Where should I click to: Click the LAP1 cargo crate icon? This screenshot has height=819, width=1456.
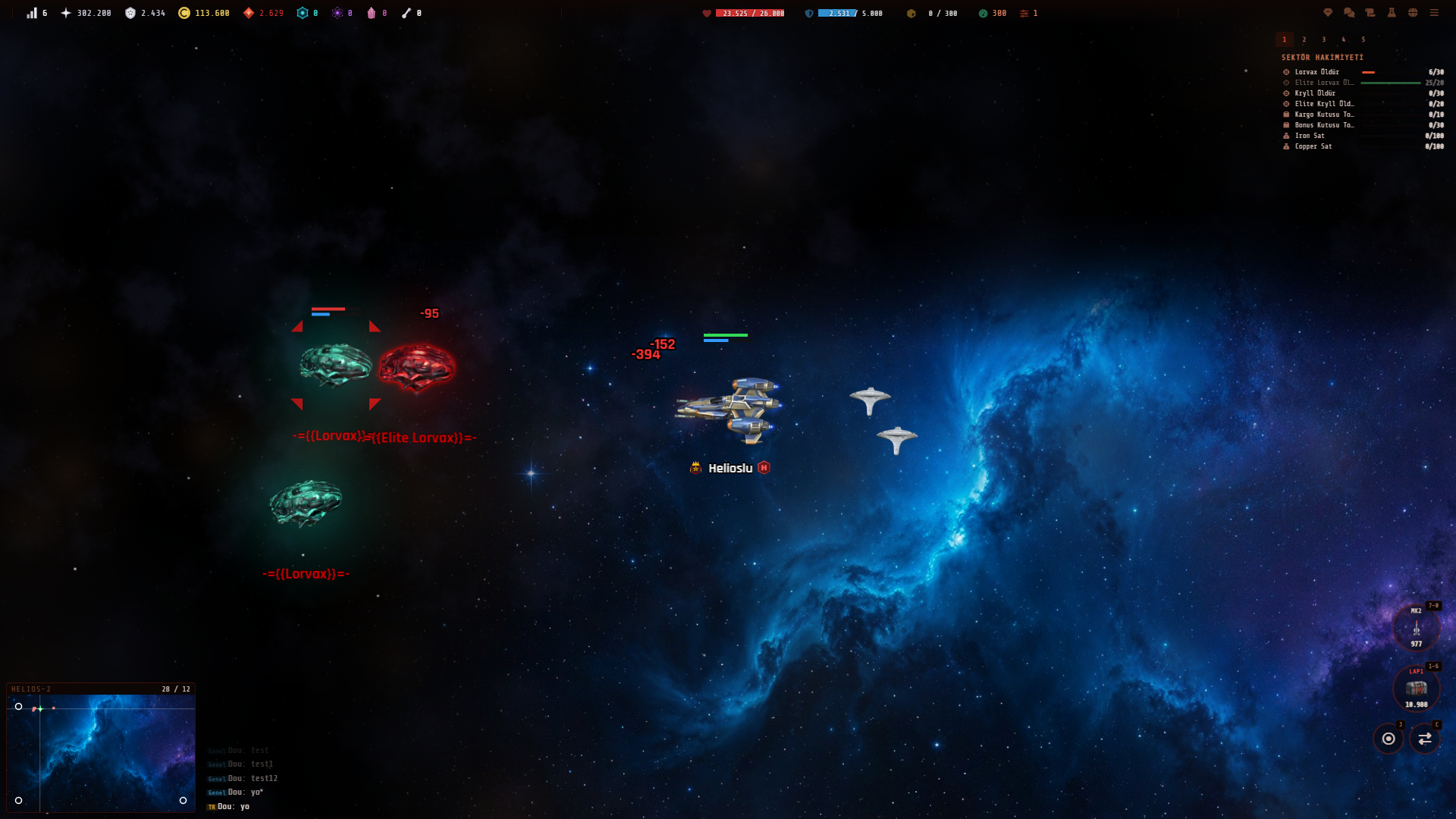pyautogui.click(x=1415, y=689)
